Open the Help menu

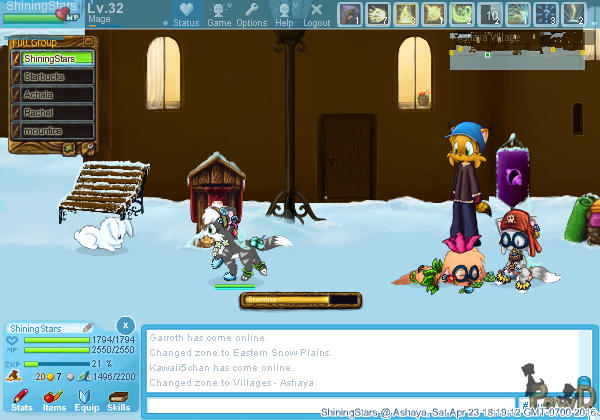tap(284, 14)
